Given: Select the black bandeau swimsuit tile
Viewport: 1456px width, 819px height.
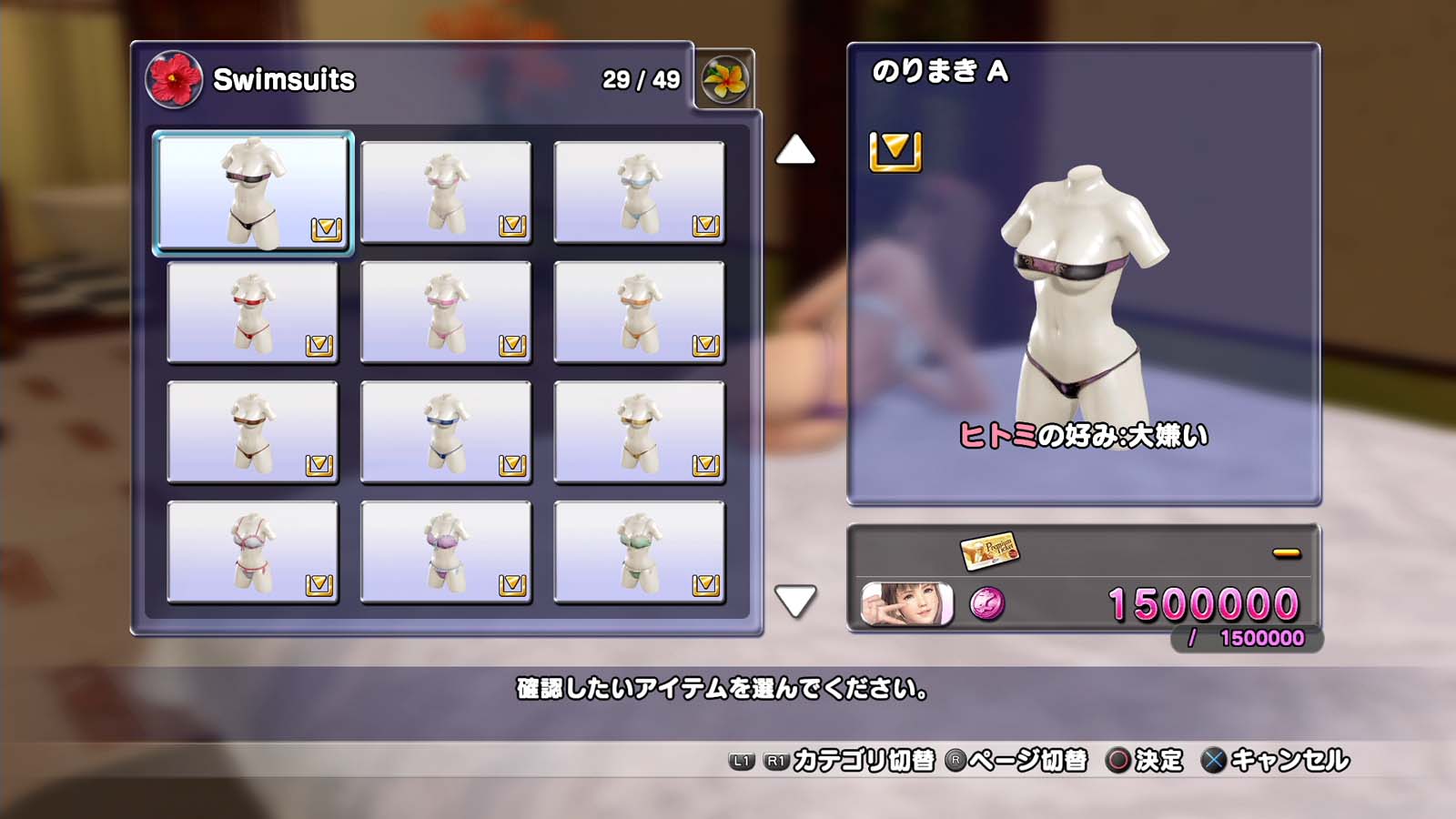Looking at the screenshot, I should [253, 192].
